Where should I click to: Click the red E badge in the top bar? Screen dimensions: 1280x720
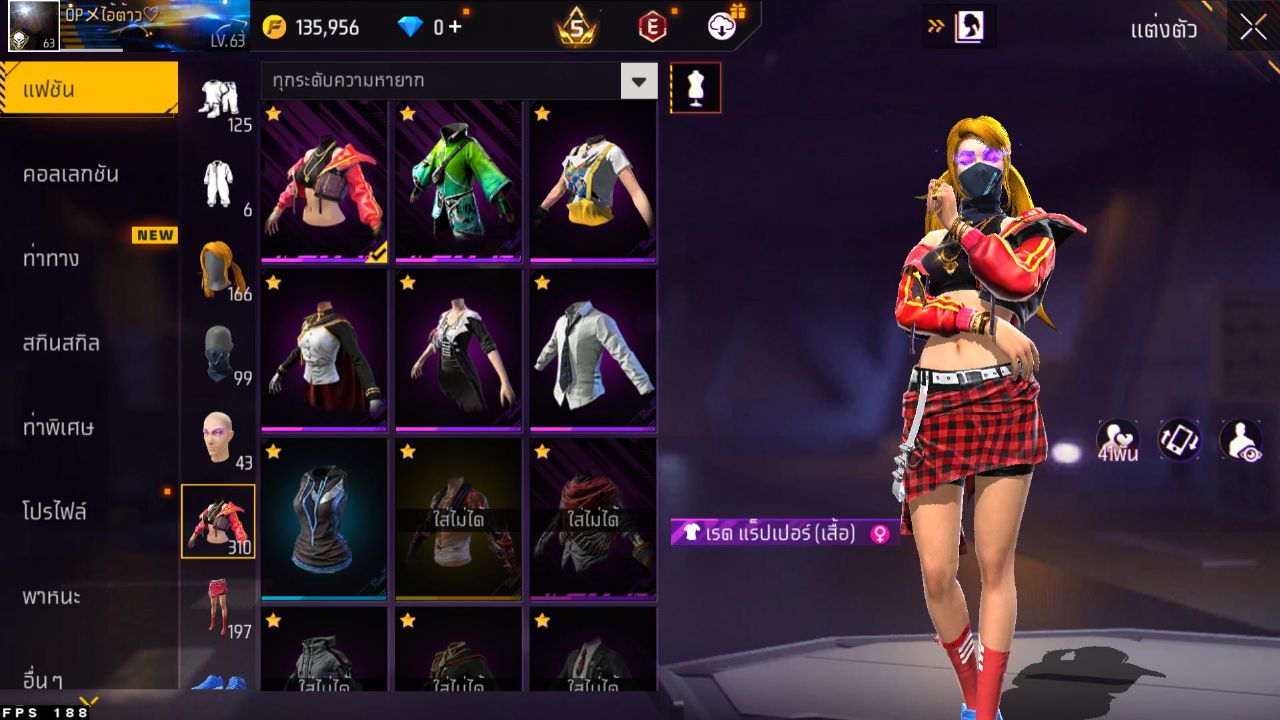(x=655, y=27)
